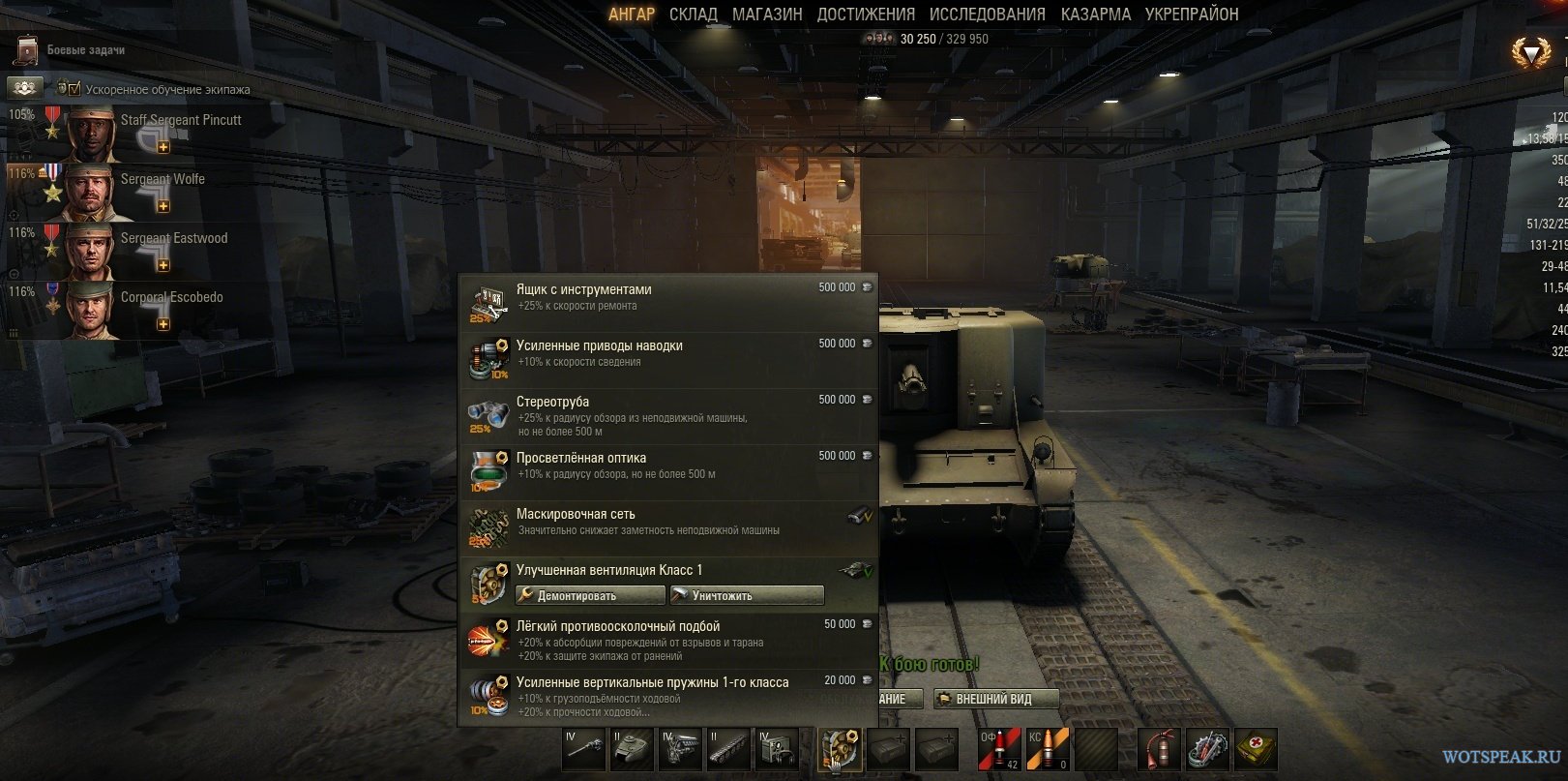Switch to the КАЗАРМА tab
This screenshot has width=1568, height=781.
click(x=1095, y=15)
